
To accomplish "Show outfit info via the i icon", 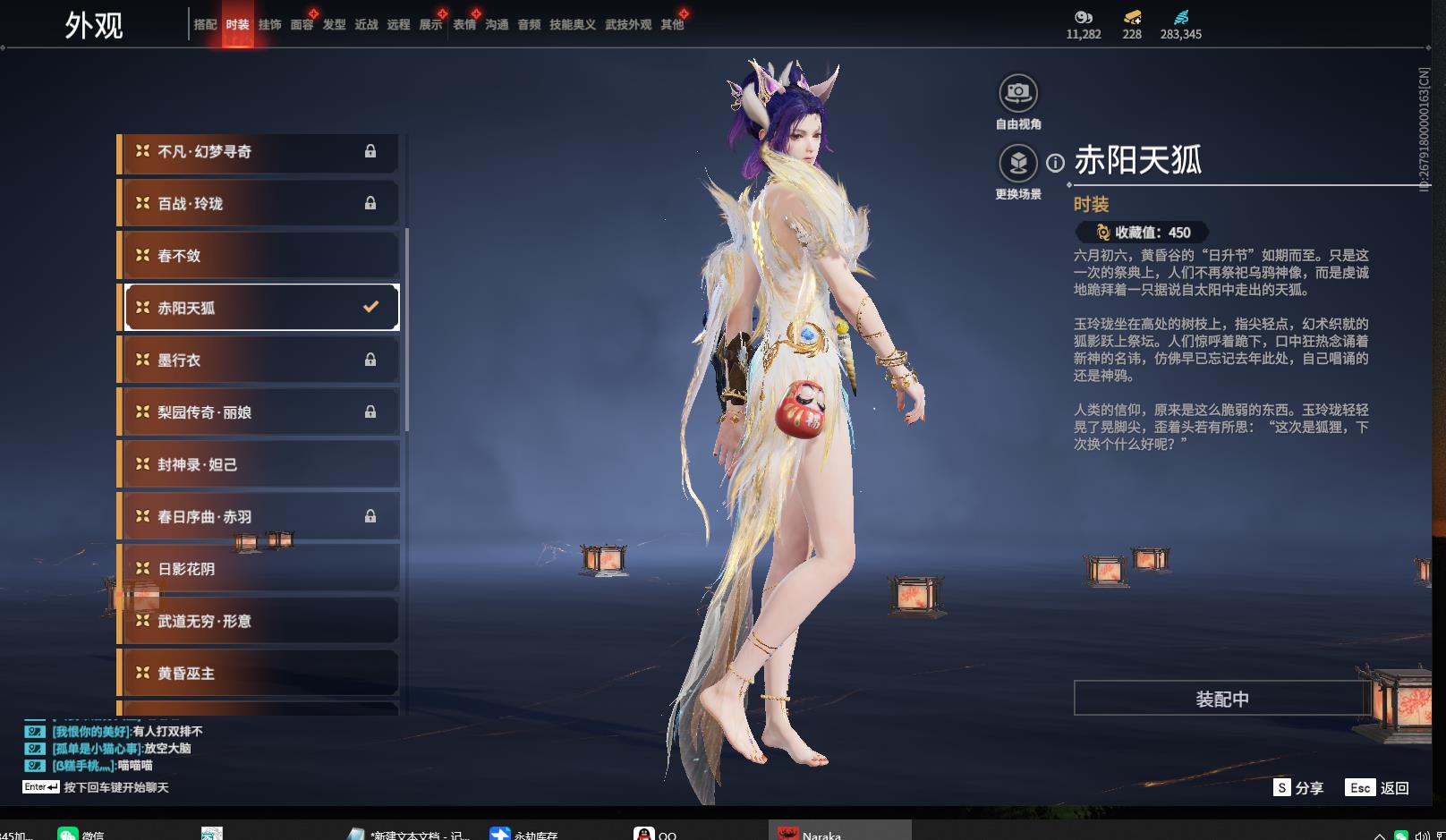I will point(1056,163).
